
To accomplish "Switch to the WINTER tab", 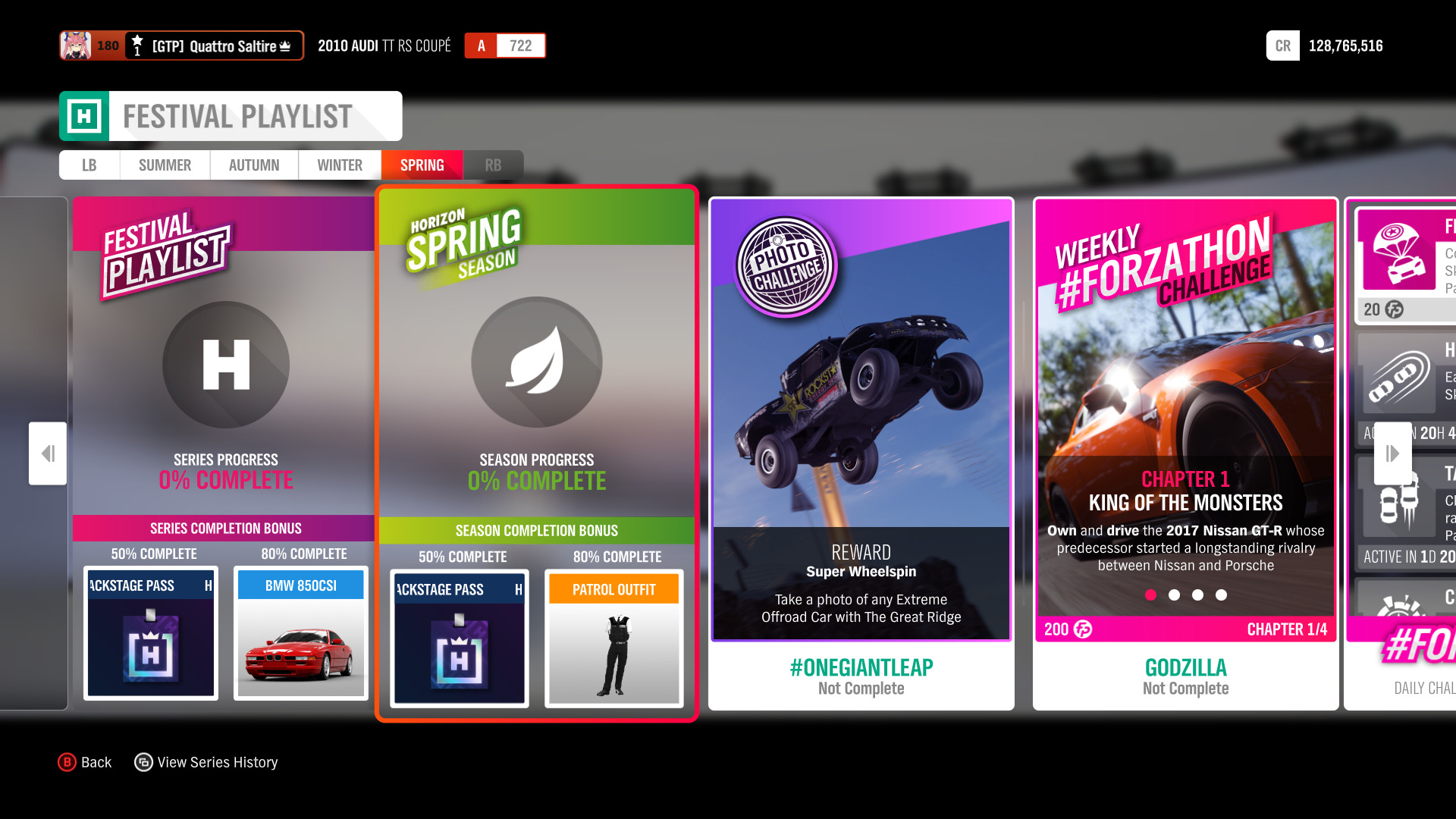I will click(x=339, y=165).
